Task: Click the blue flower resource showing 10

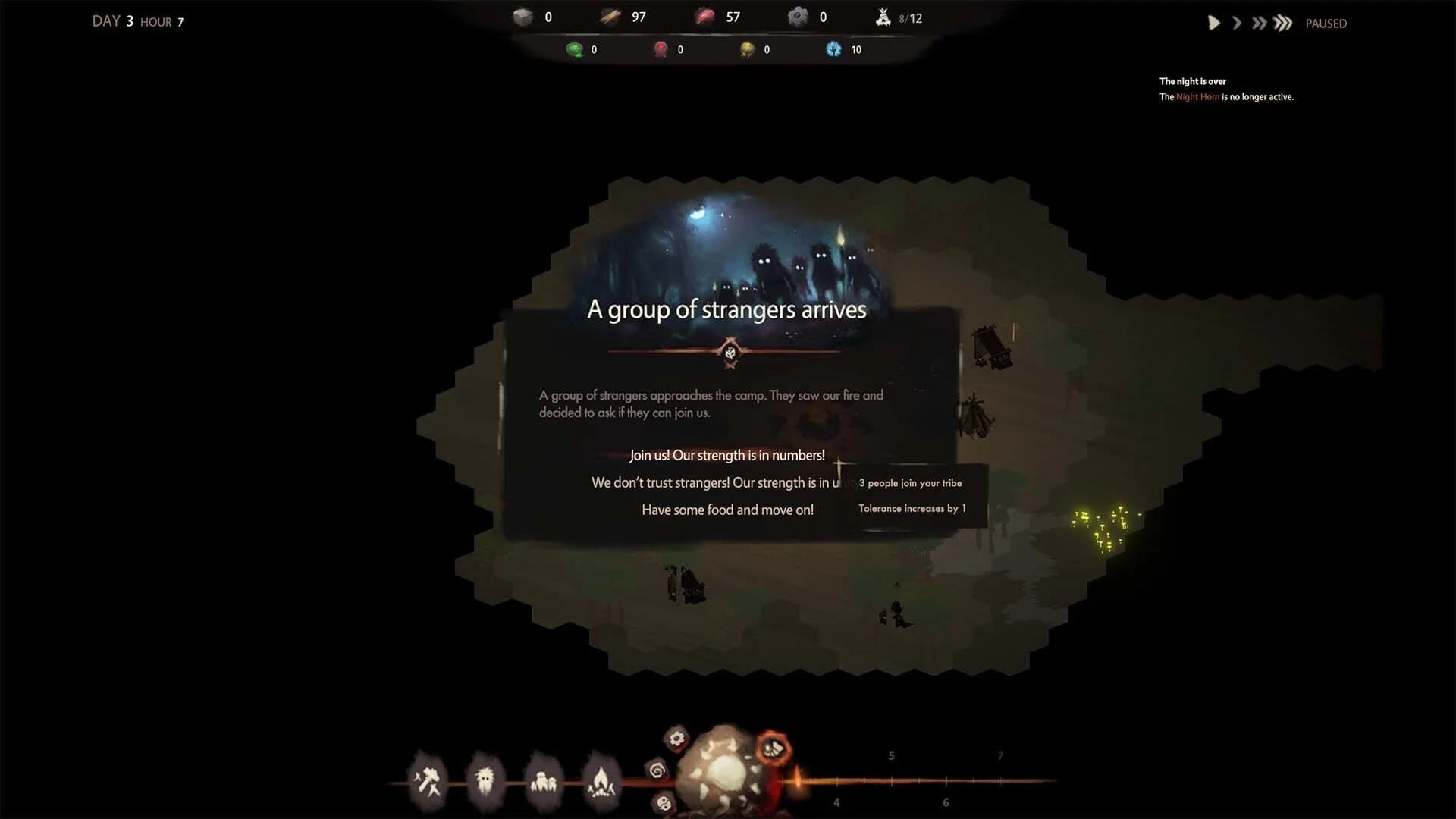Action: click(x=834, y=49)
